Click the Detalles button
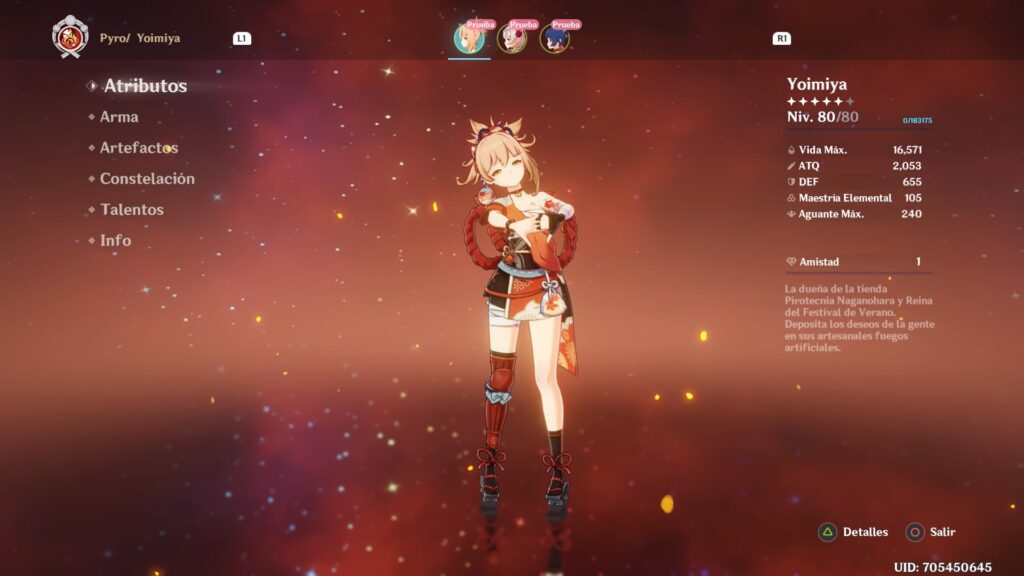Viewport: 1024px width, 576px height. click(x=854, y=532)
